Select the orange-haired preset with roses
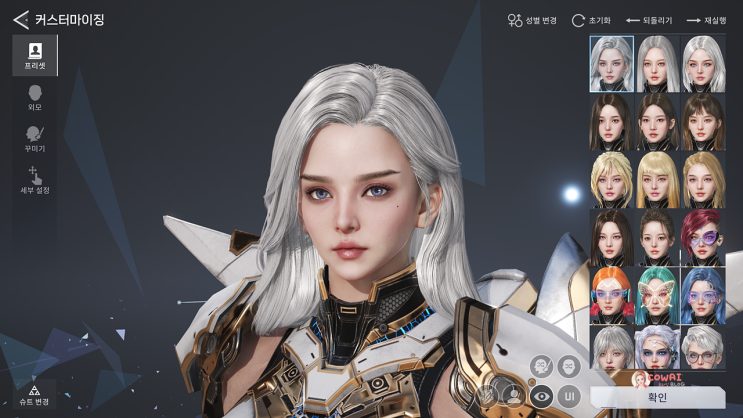This screenshot has width=743, height=418. (x=611, y=295)
